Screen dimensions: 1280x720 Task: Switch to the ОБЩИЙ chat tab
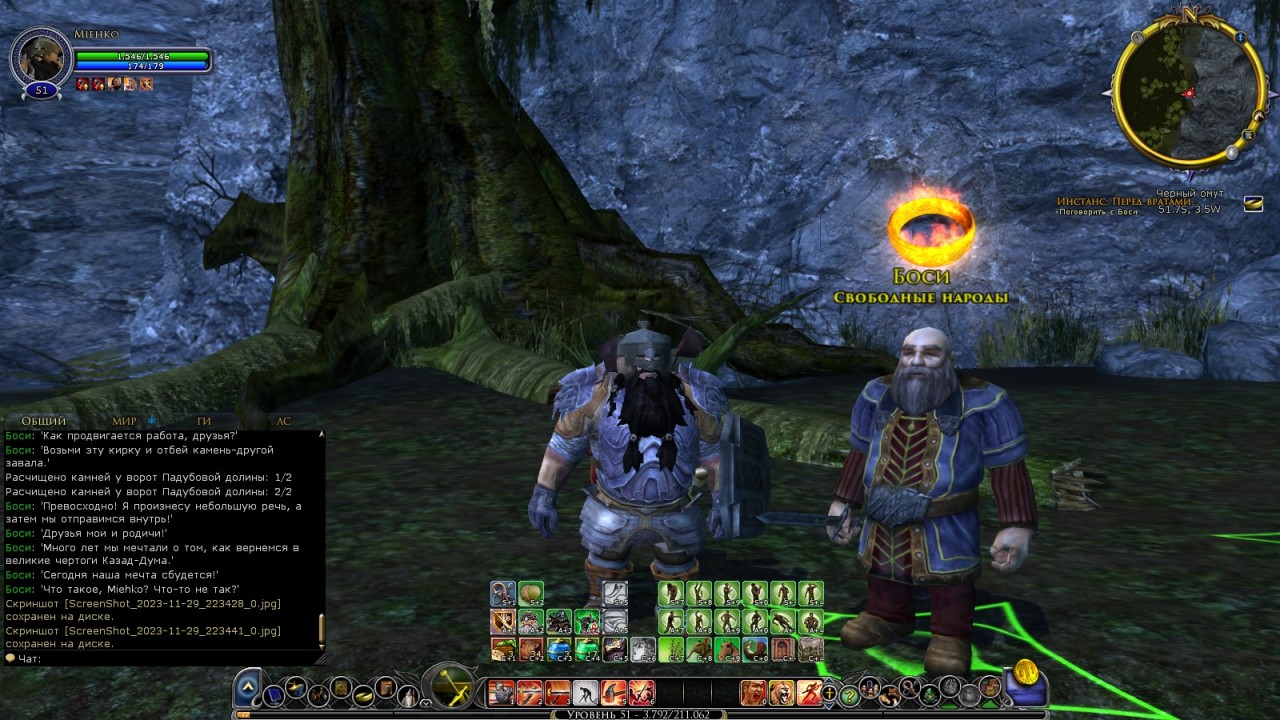(43, 421)
